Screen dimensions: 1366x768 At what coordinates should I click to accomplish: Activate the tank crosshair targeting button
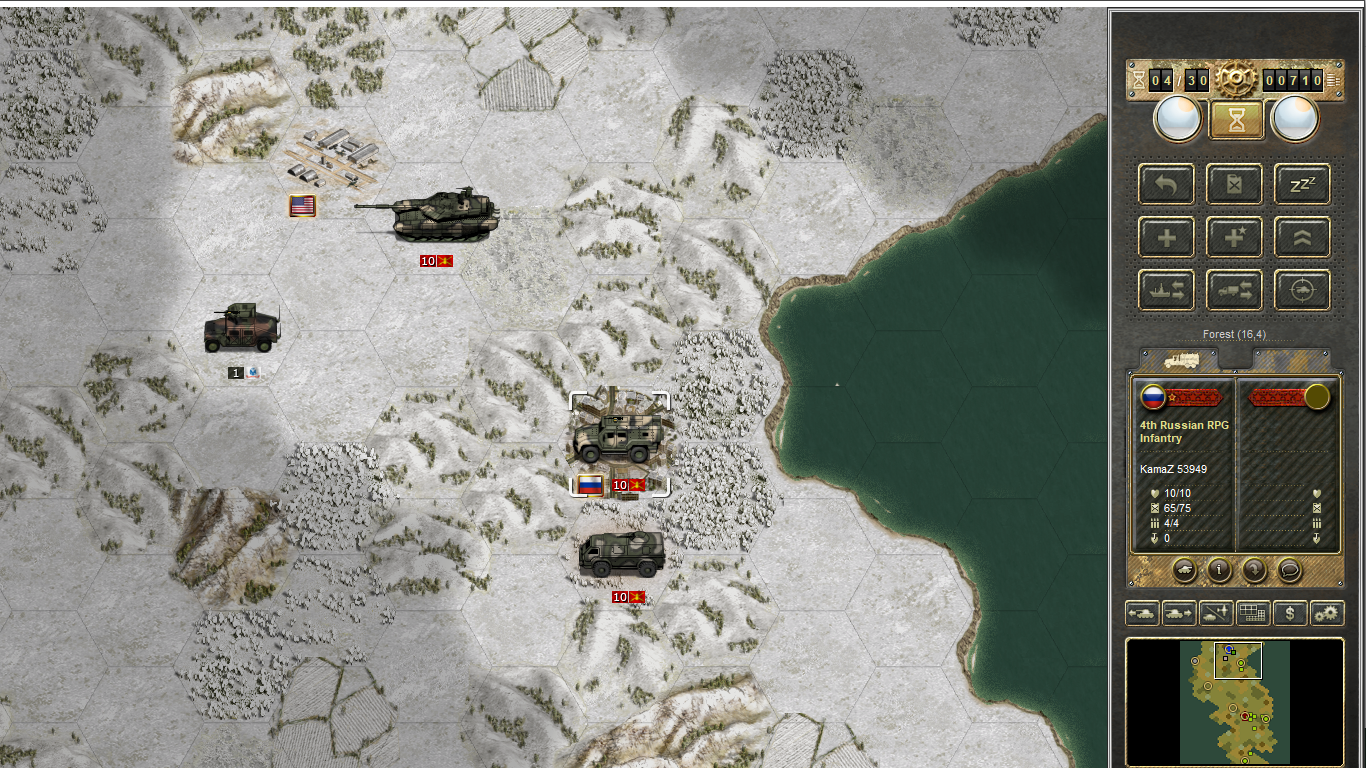(x=1302, y=291)
